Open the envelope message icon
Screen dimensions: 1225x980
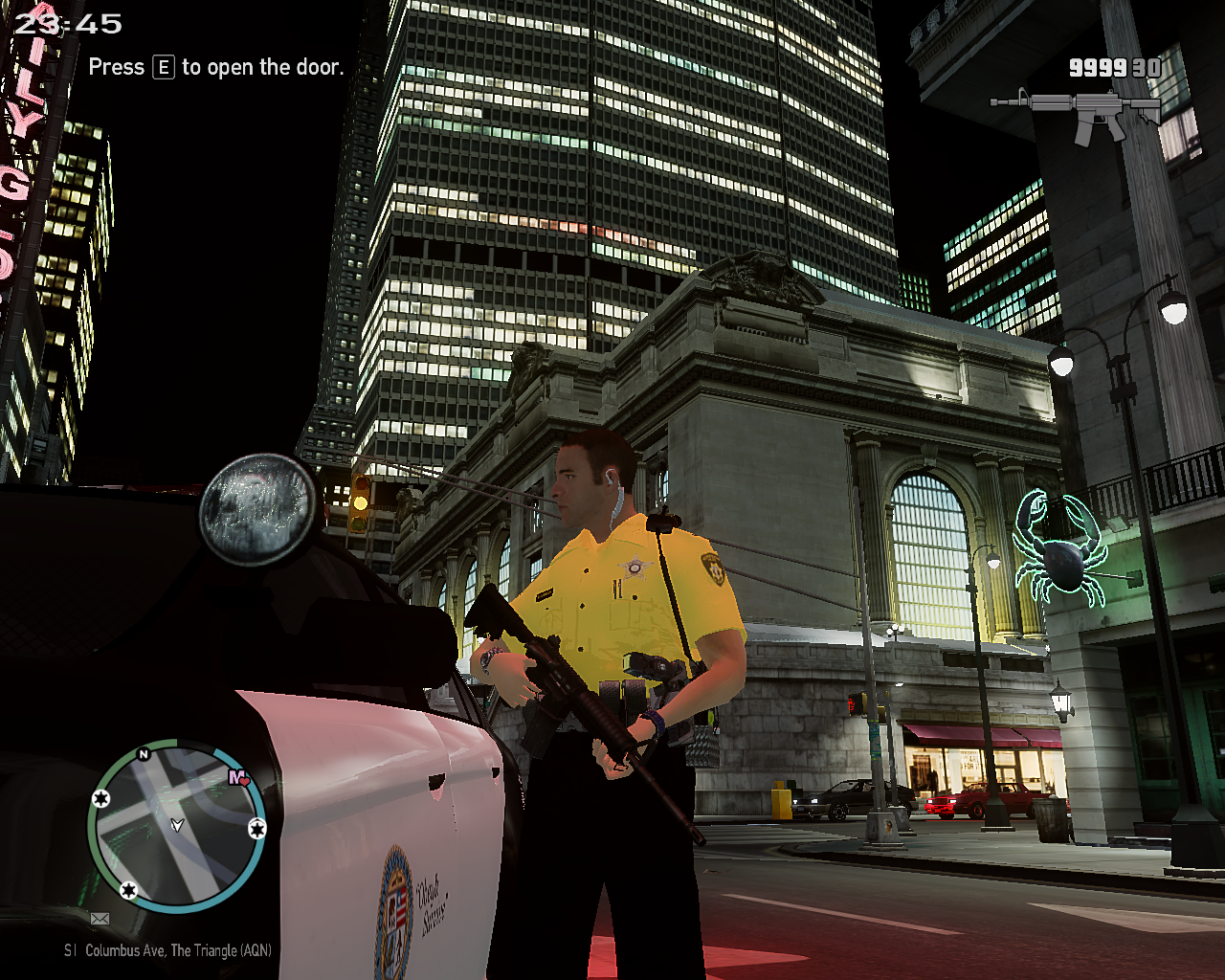coord(100,919)
